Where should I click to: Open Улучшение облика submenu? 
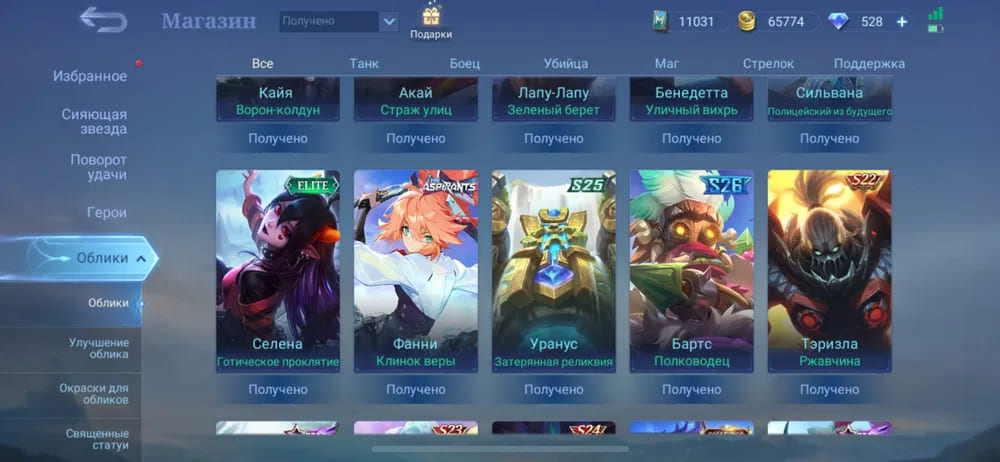(98, 347)
